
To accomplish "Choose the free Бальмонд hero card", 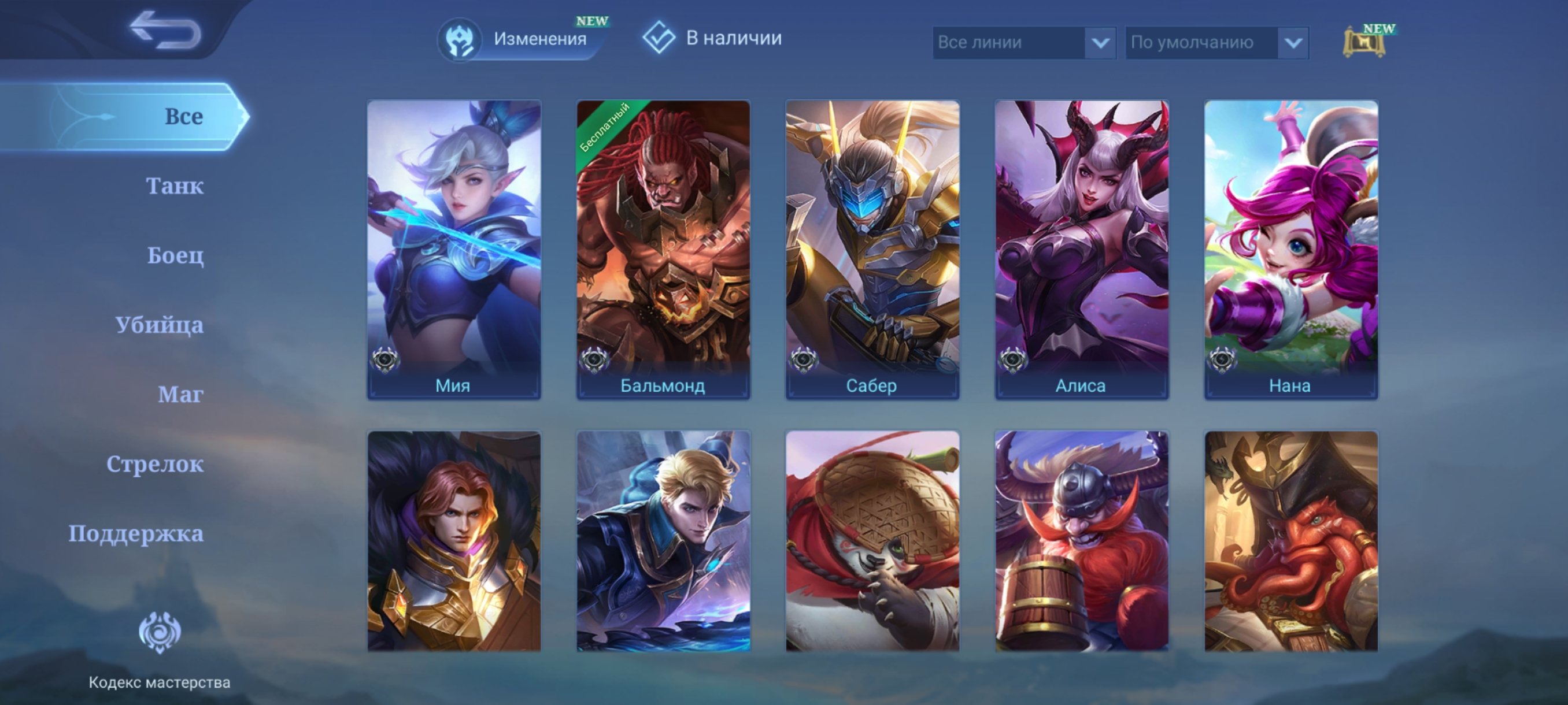I will click(663, 250).
